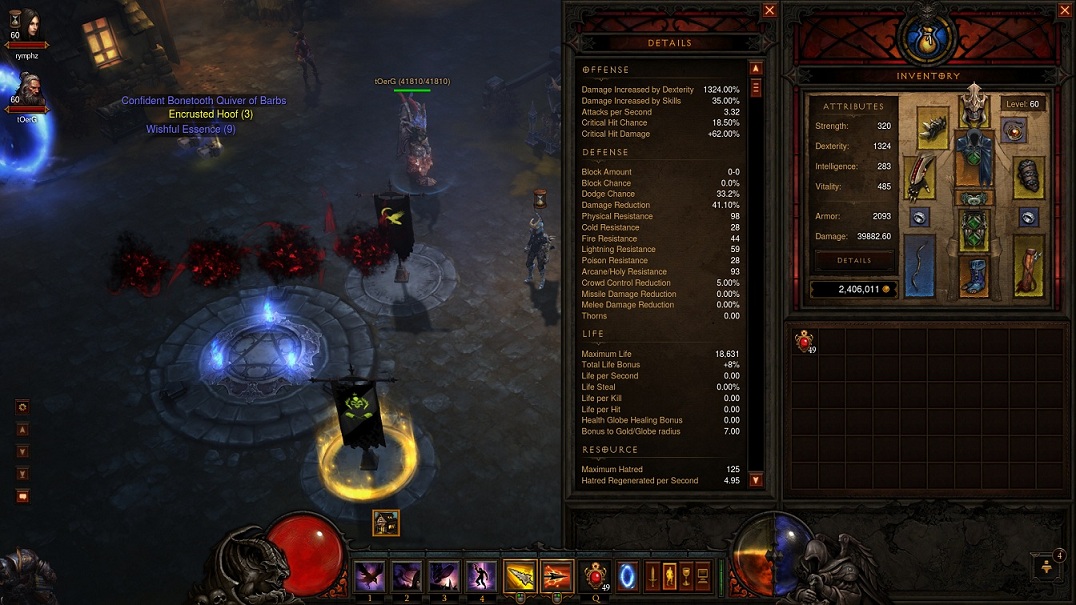
Task: Open the chat speech bubble button
Action: coord(22,496)
